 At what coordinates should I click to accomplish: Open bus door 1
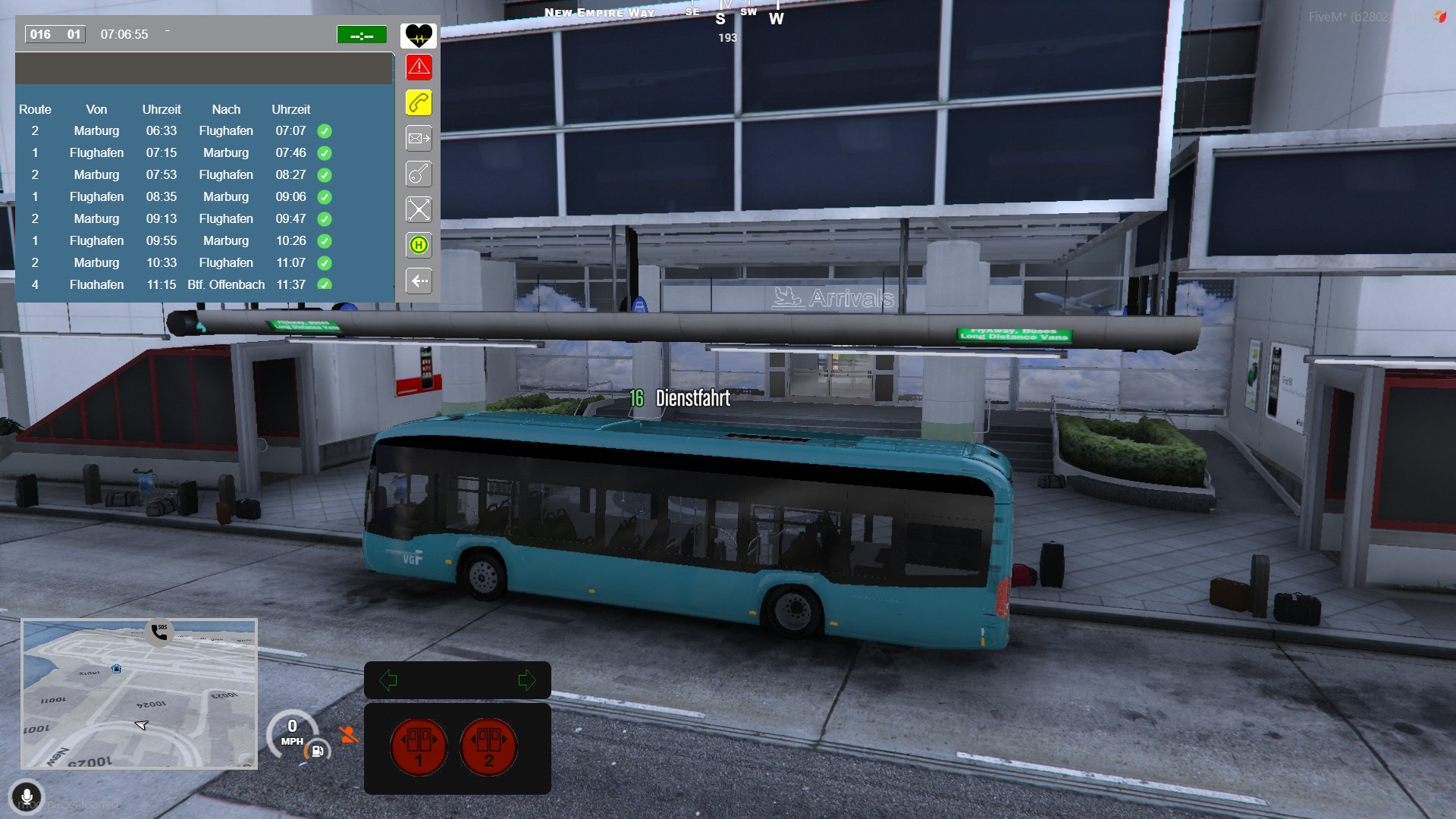(419, 747)
